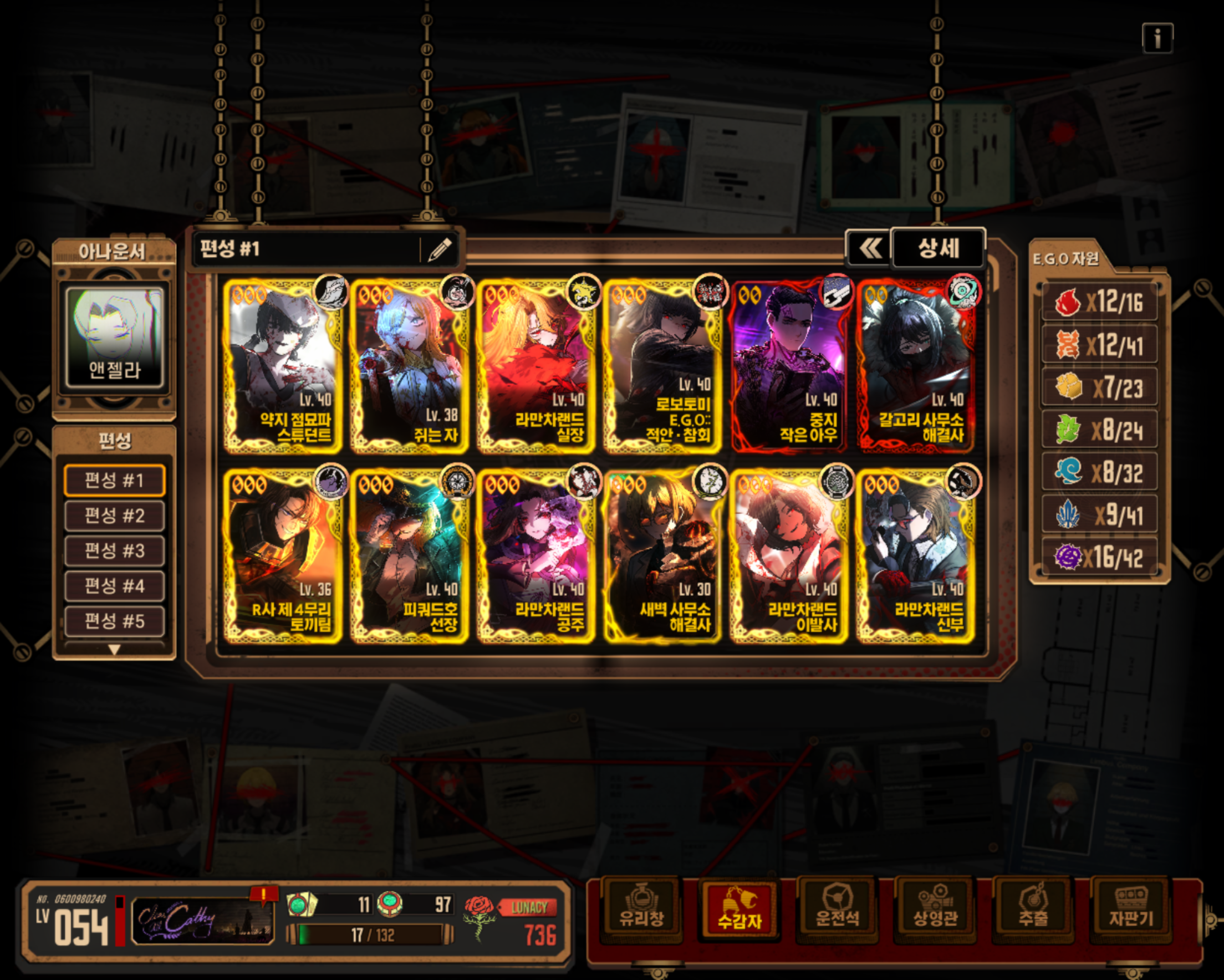Switch to 편성 #3
1224x980 pixels.
(x=115, y=551)
